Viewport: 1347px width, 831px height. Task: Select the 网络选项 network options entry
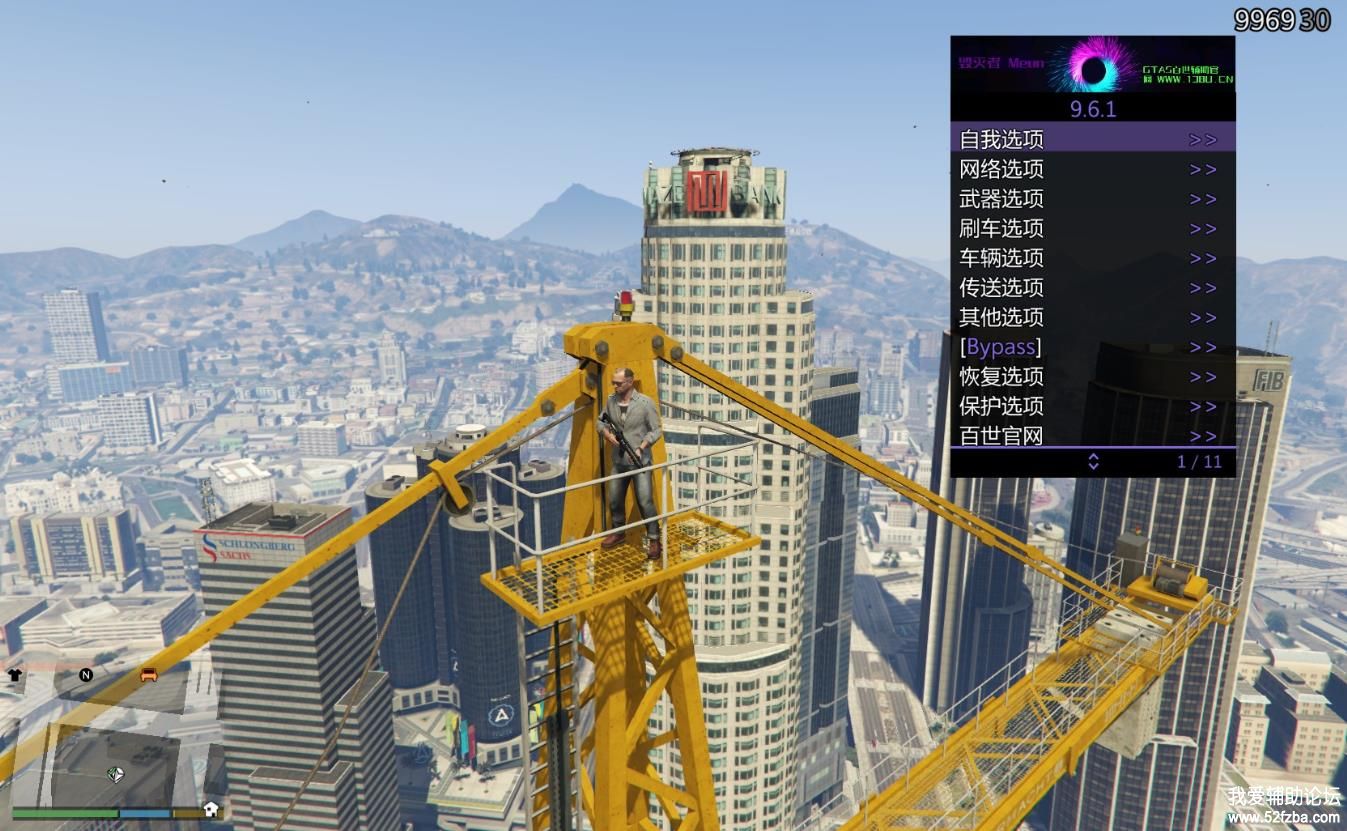(1092, 169)
